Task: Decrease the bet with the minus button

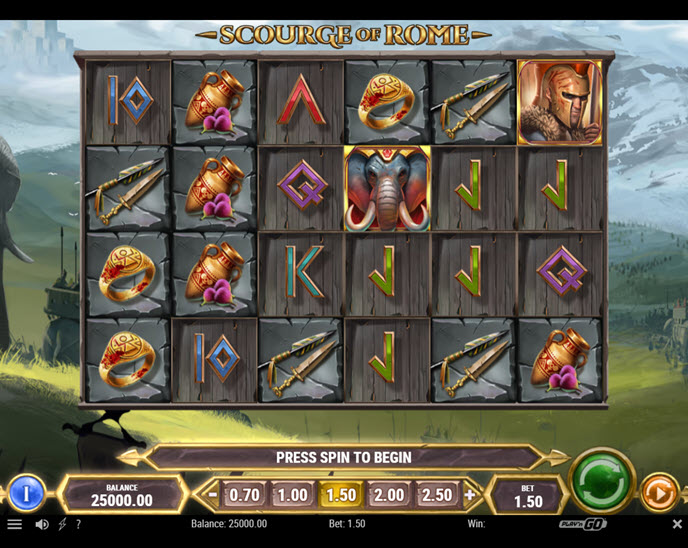Action: (211, 495)
